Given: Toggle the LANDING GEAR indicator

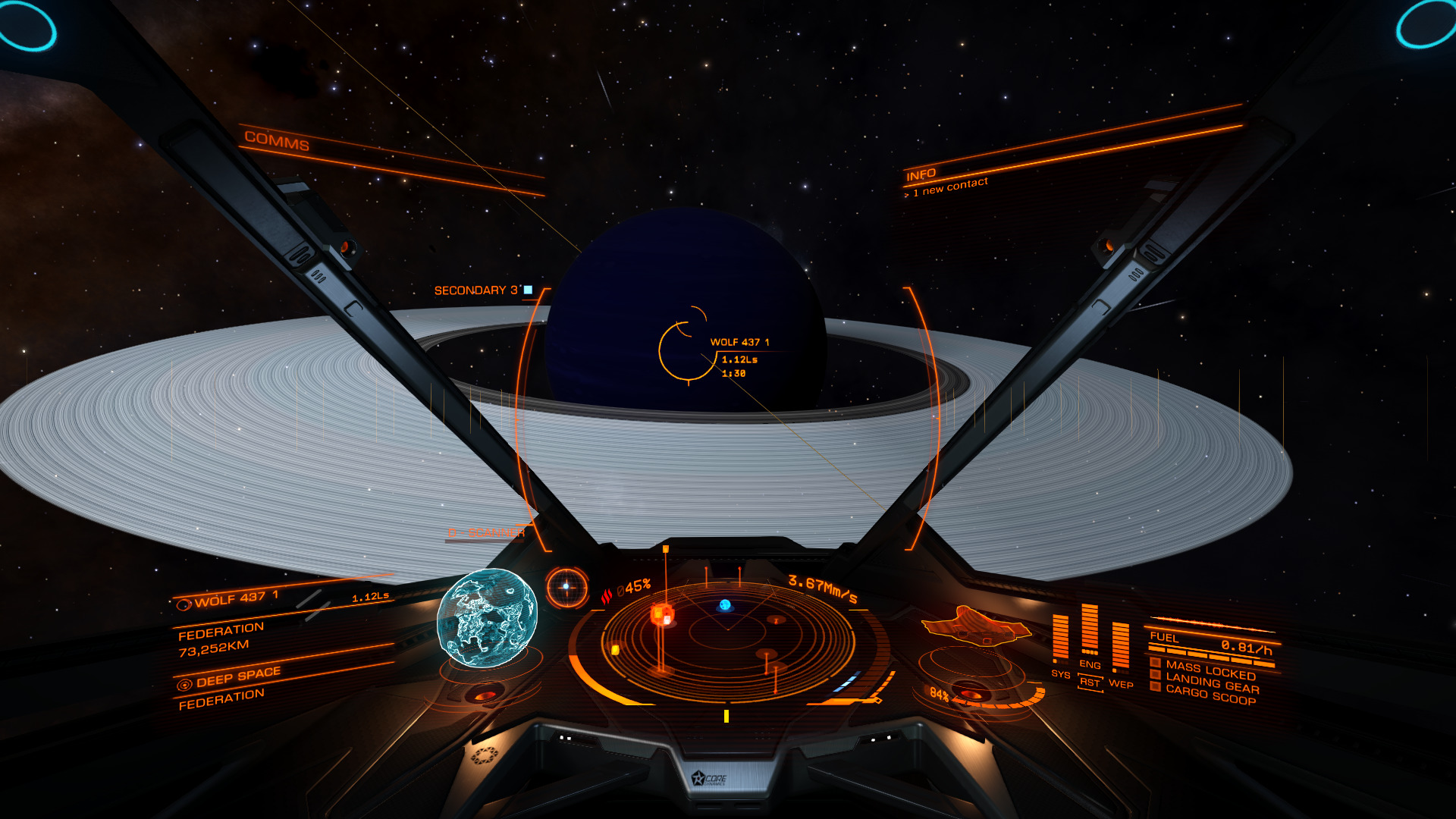Looking at the screenshot, I should 1211,683.
